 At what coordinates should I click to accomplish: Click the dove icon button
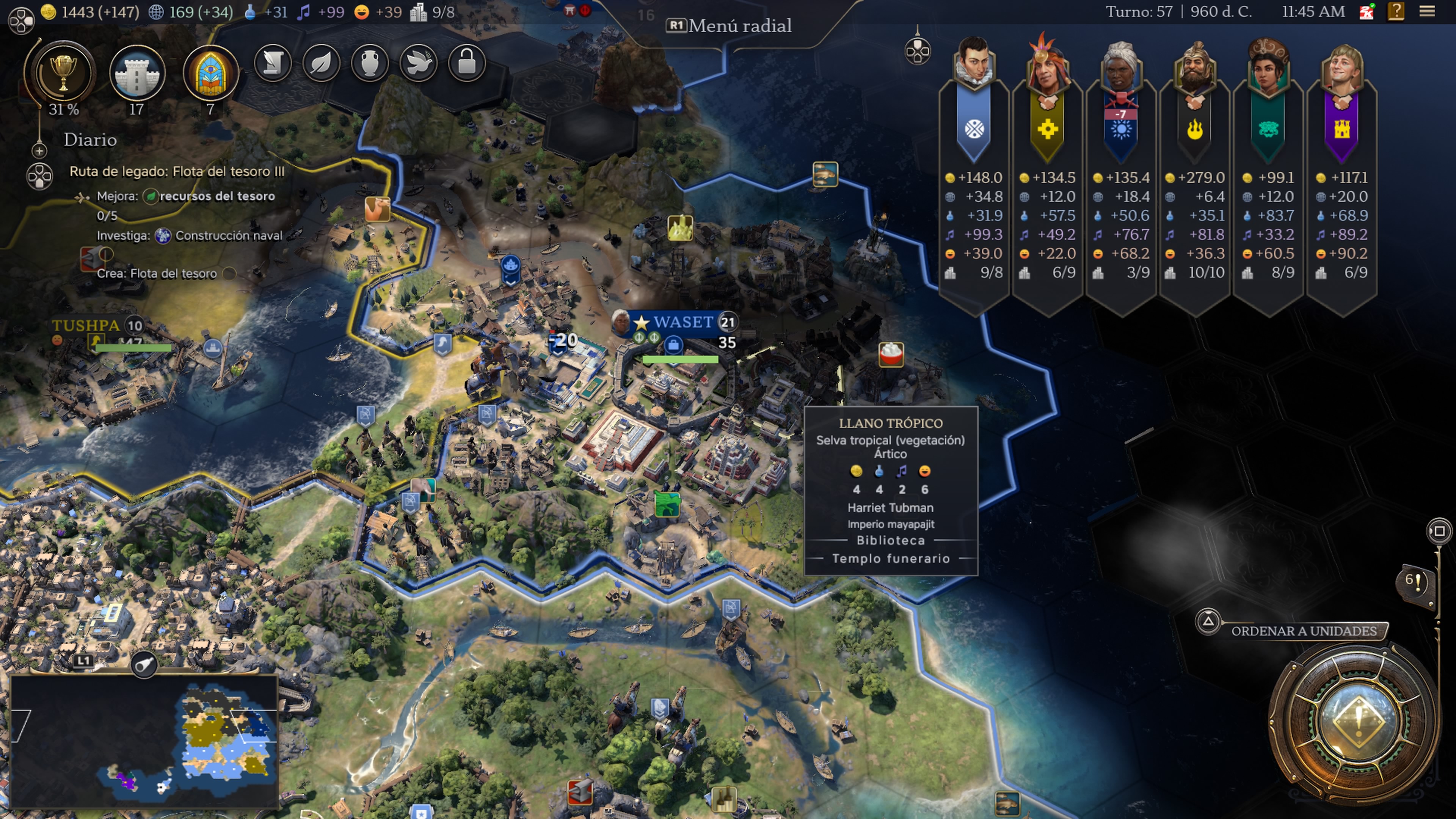pyautogui.click(x=418, y=63)
